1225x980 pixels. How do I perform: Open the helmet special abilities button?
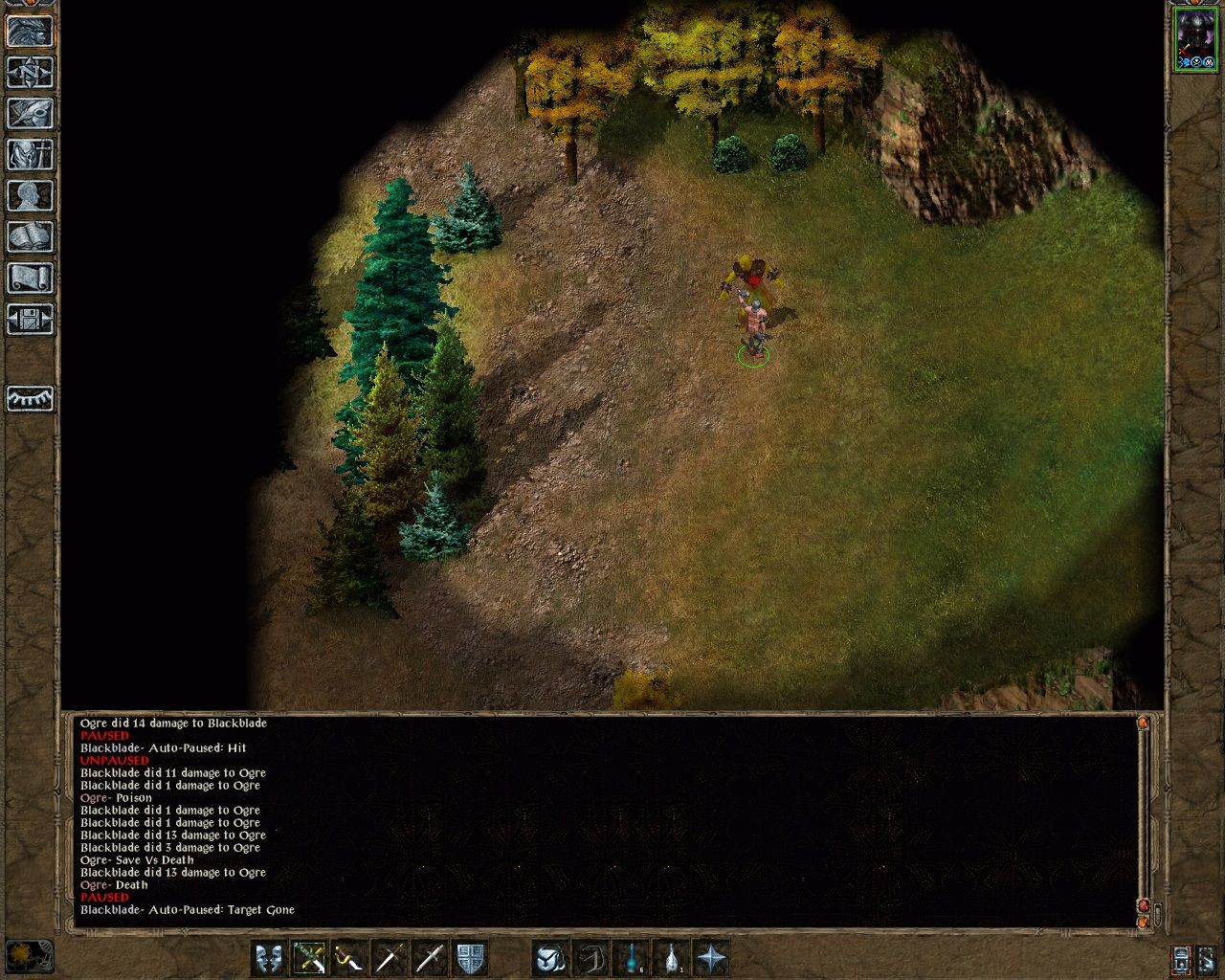(550, 958)
